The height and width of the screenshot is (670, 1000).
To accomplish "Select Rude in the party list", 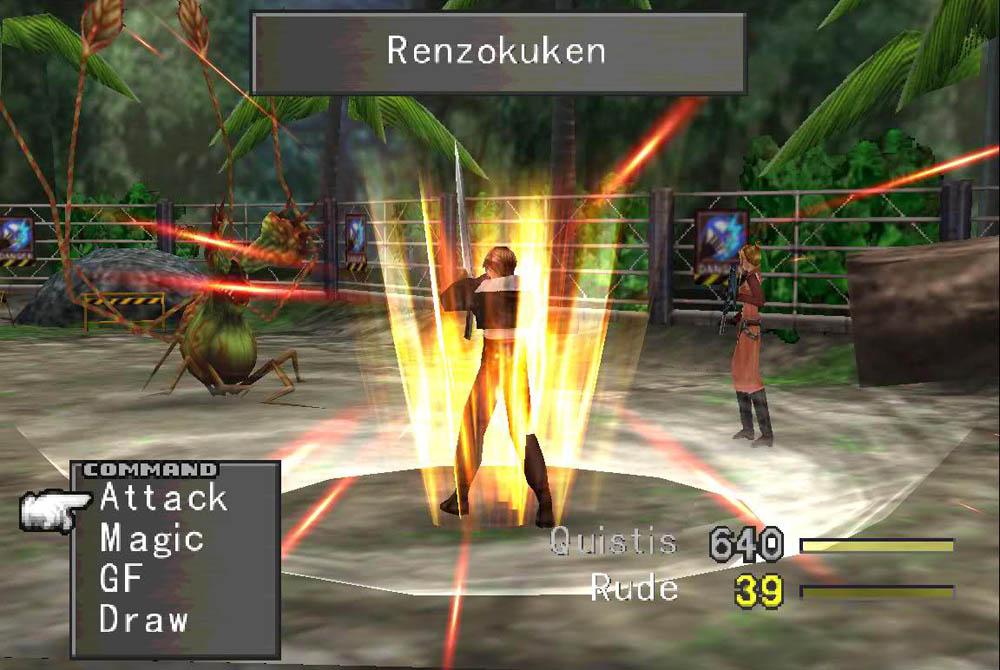I will (634, 587).
